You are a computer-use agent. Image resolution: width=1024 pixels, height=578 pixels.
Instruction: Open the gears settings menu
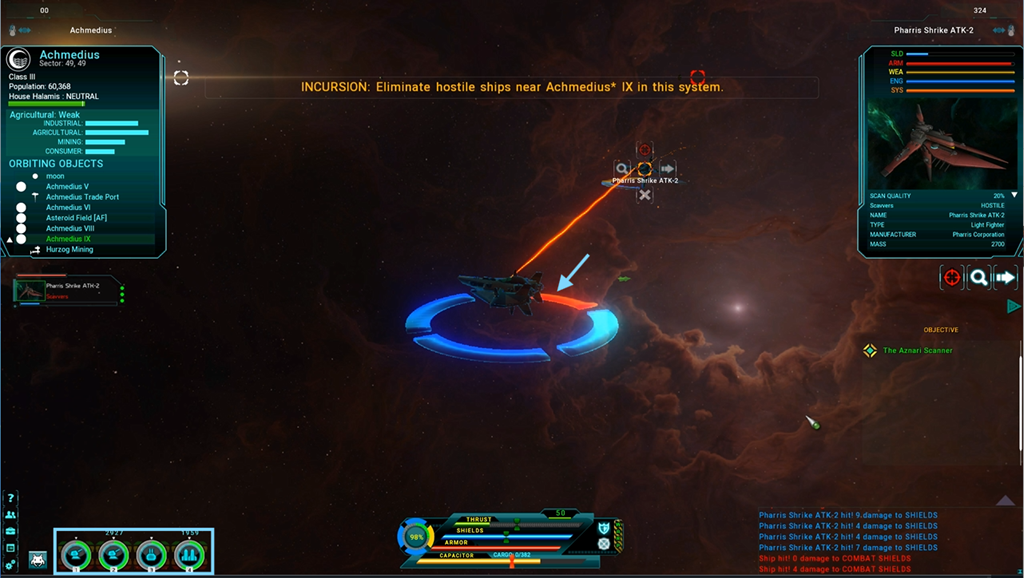click(11, 565)
